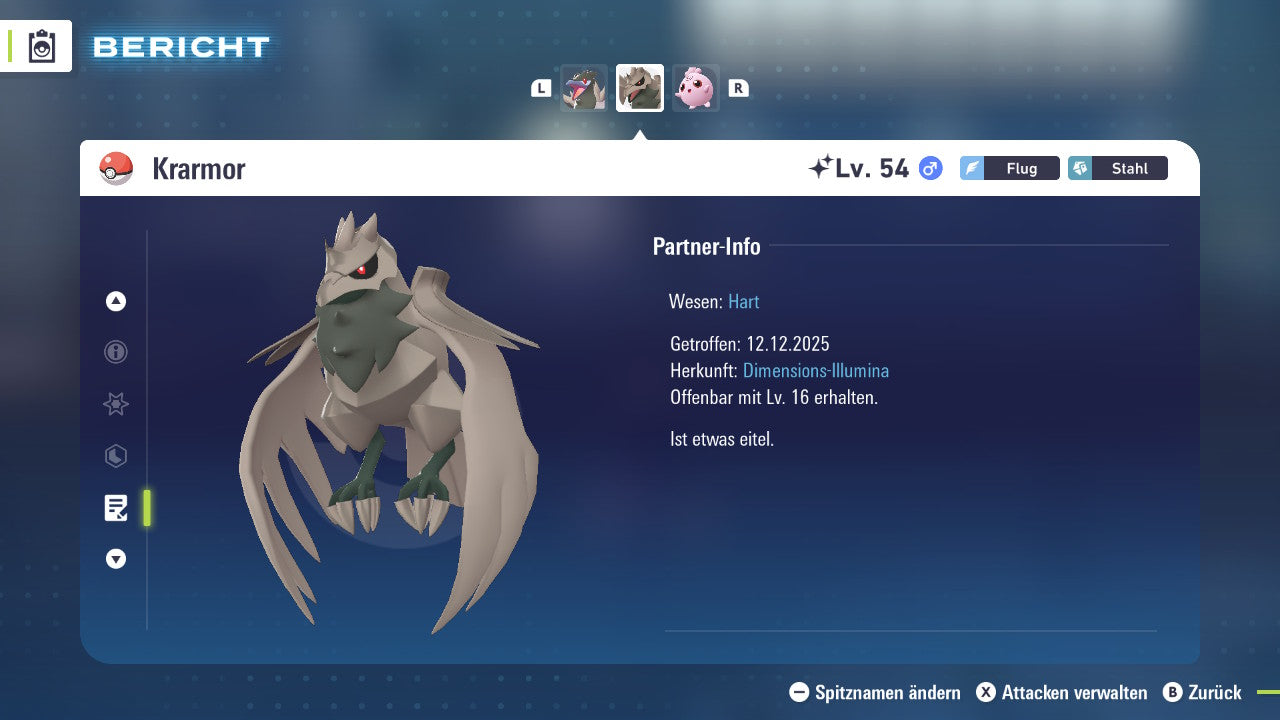Select the Krarmor party thumbnail
This screenshot has width=1280, height=720.
click(x=640, y=88)
